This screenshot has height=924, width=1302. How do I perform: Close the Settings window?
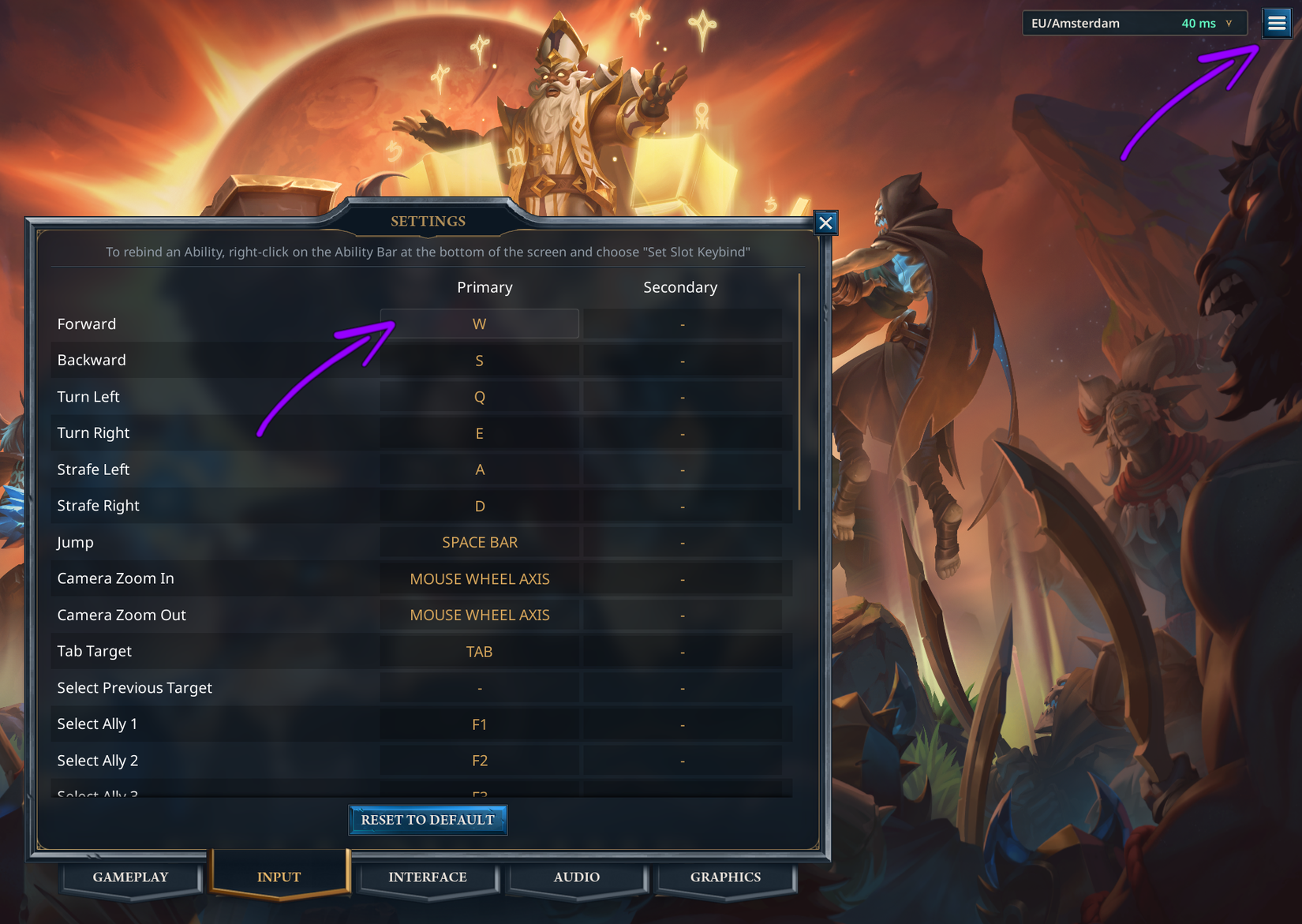tap(825, 223)
